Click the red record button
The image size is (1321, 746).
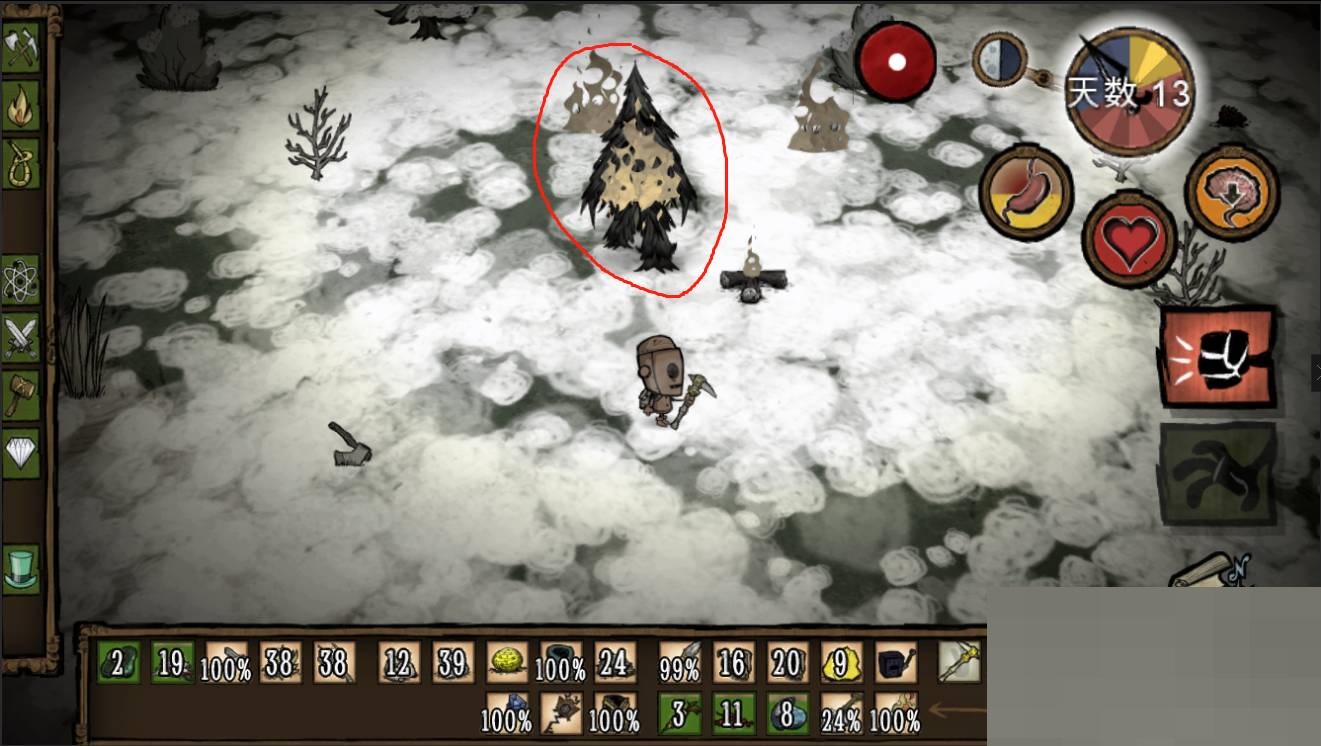coord(895,62)
